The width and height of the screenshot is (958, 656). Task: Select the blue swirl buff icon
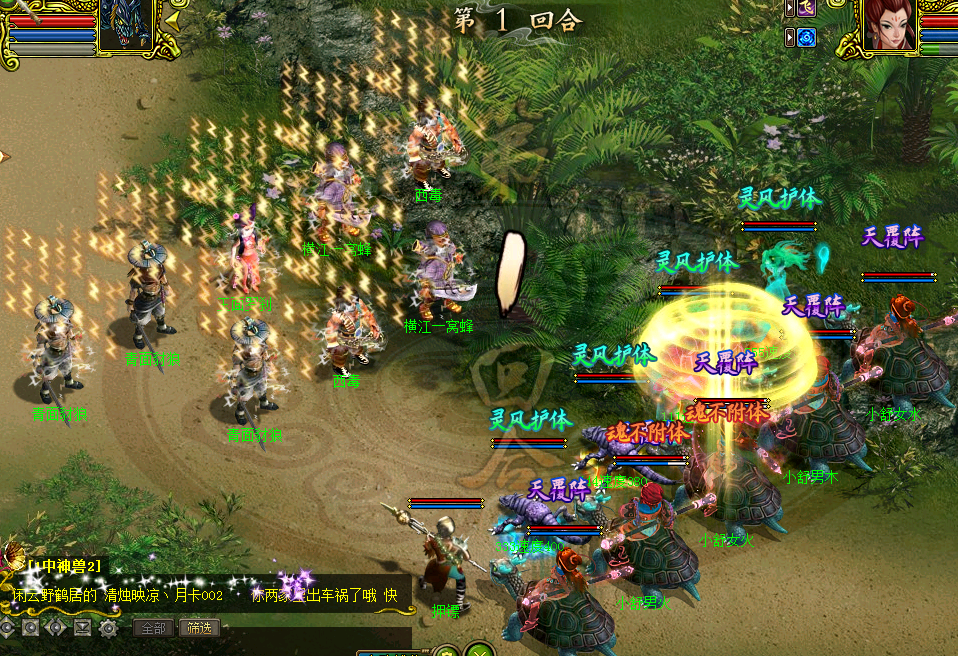(806, 38)
